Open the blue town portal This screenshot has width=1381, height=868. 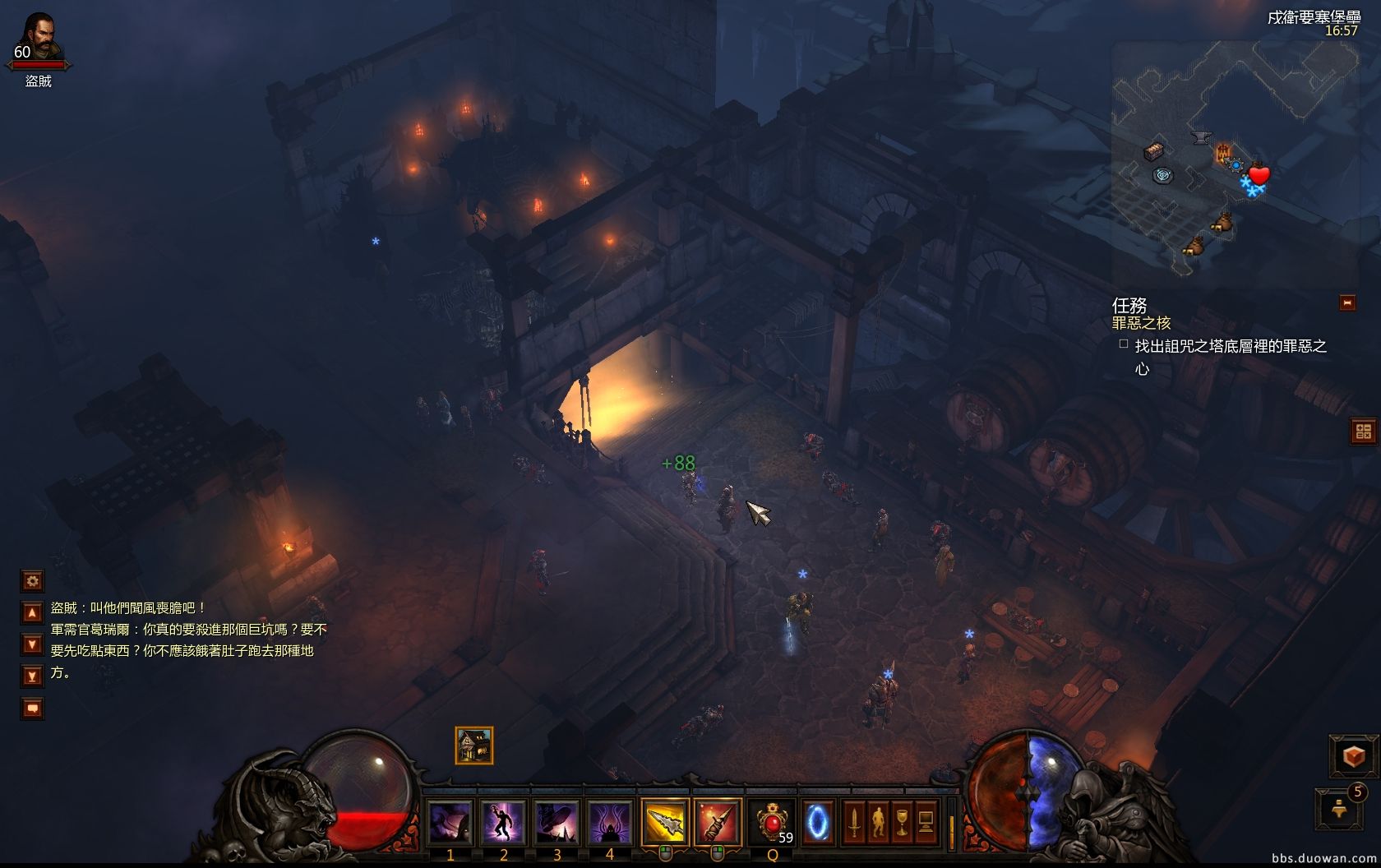(818, 821)
